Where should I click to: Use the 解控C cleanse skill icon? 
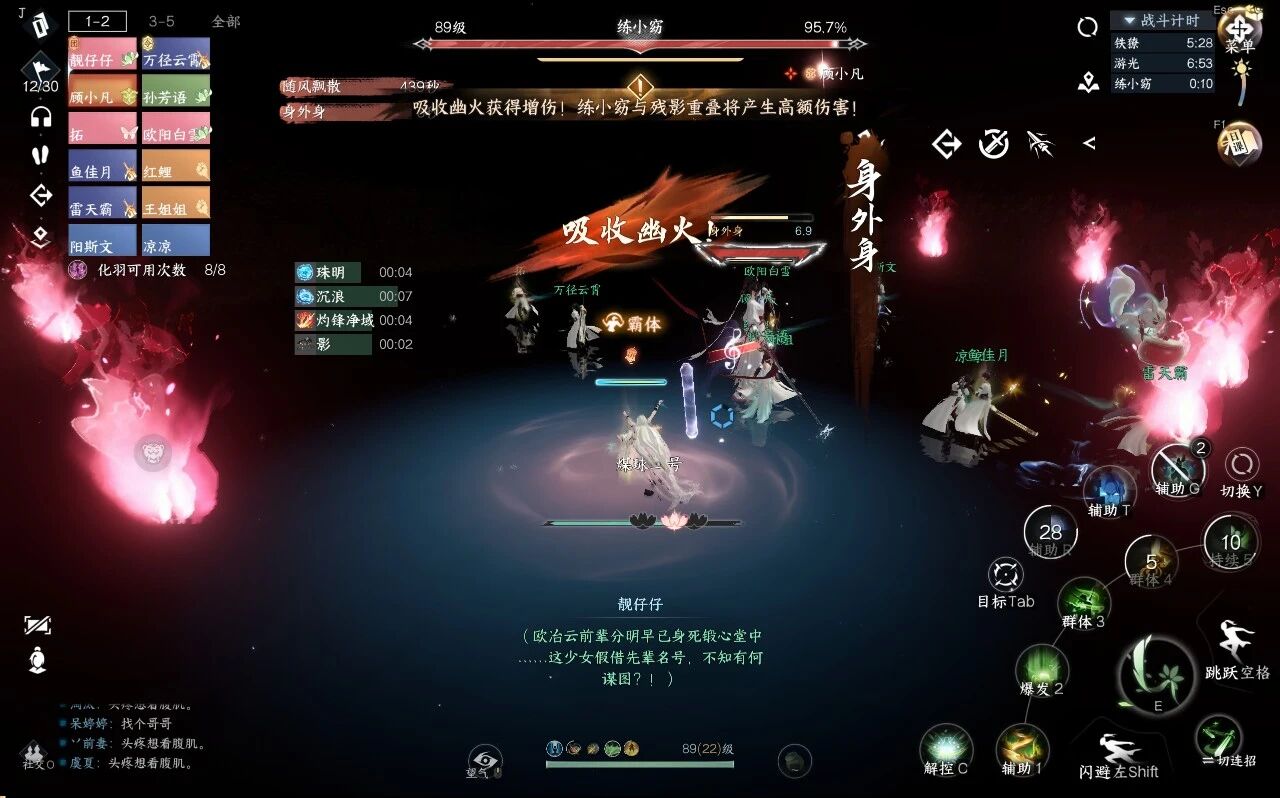coord(946,749)
